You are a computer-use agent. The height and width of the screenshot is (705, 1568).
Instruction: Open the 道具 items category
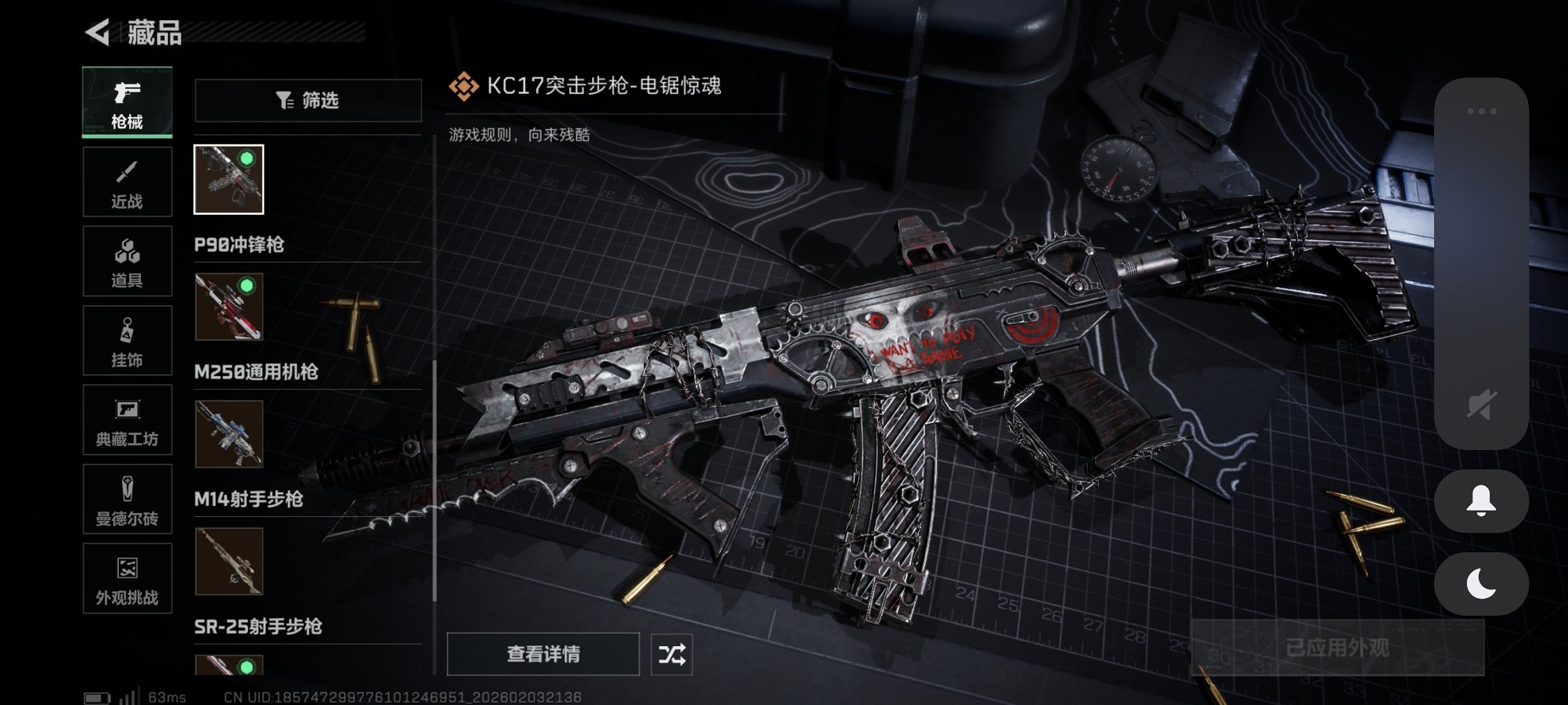tap(127, 261)
